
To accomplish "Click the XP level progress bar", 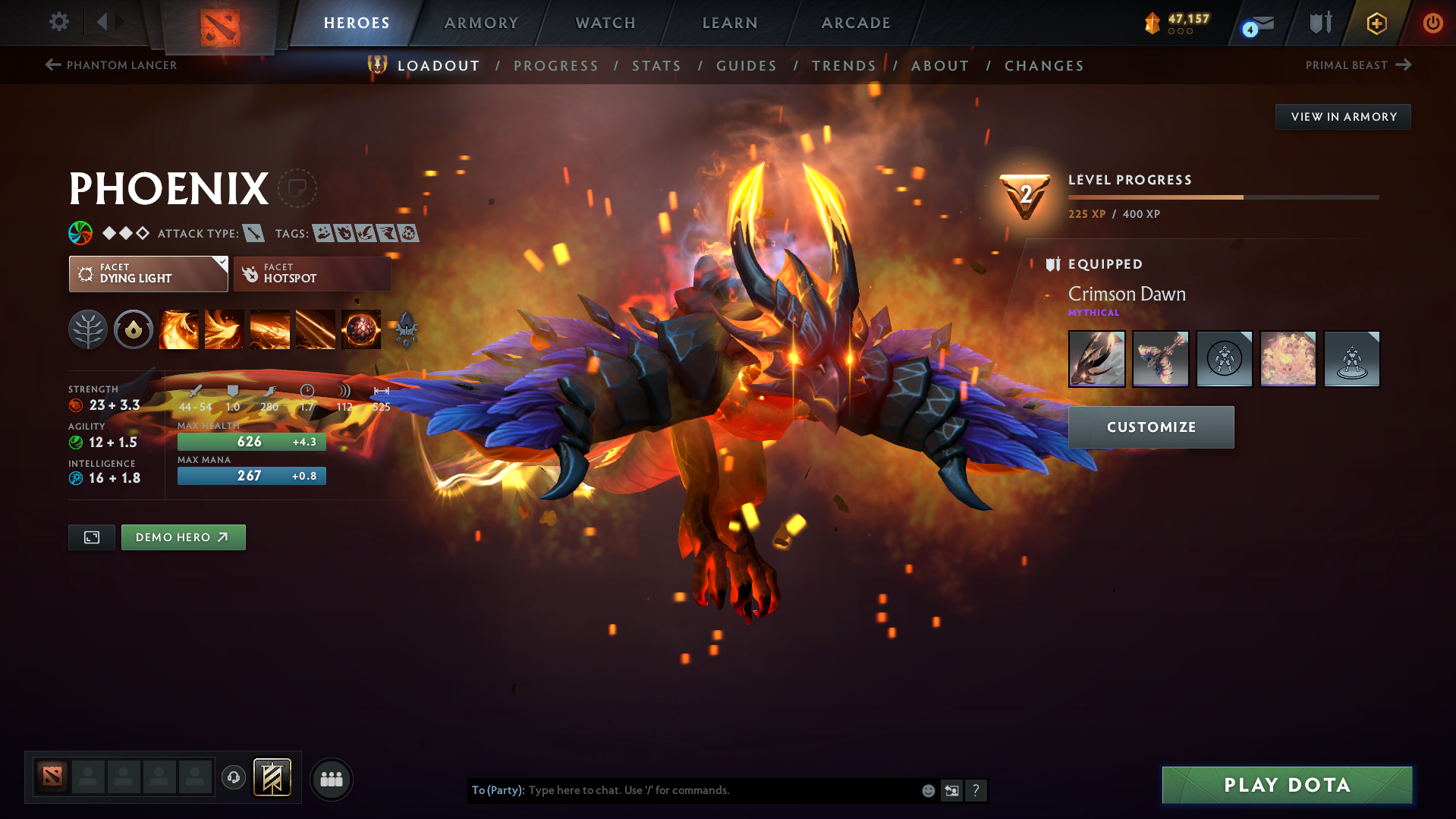I will coord(1222,197).
